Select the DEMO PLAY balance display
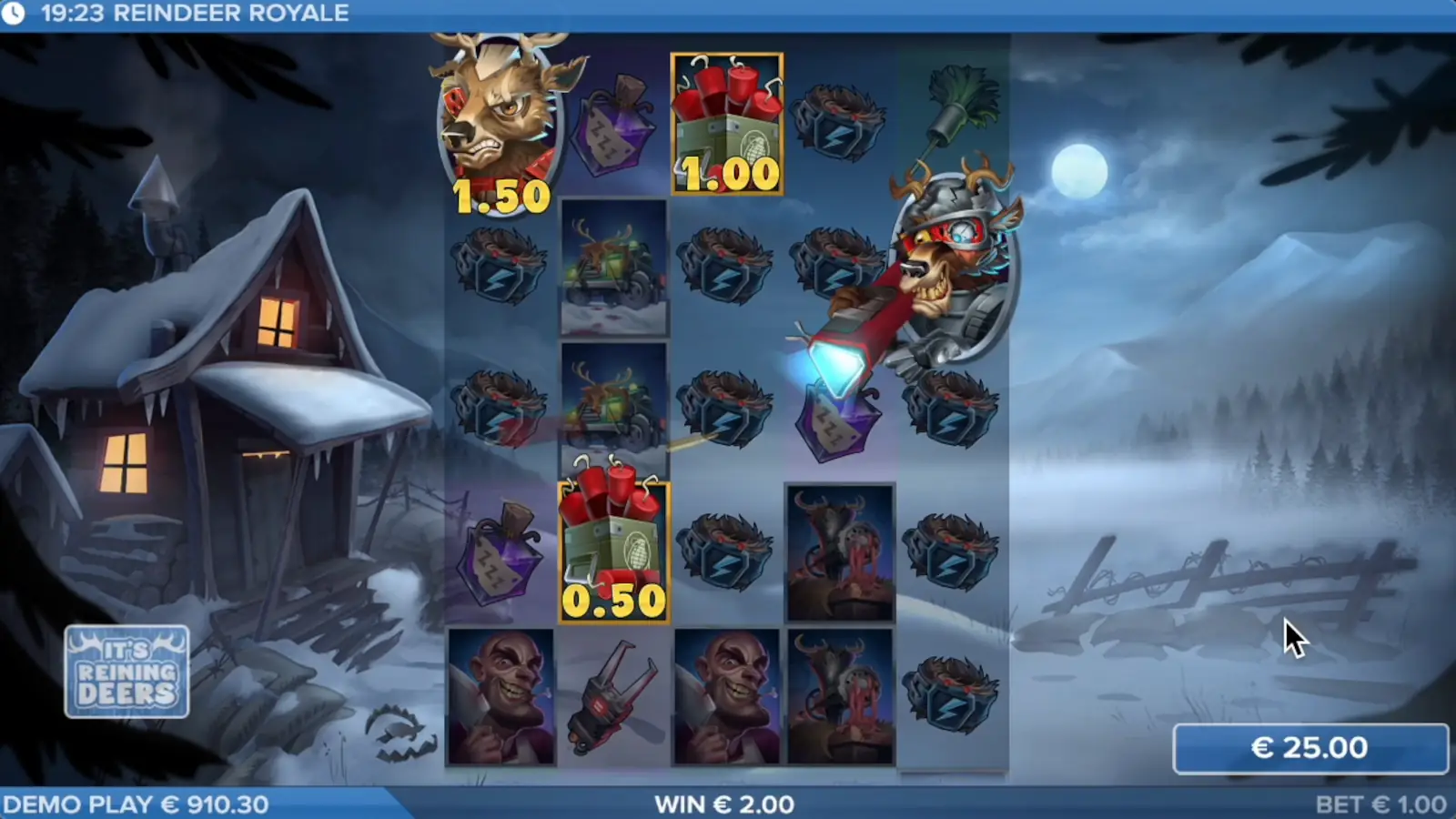The image size is (1456, 819). [x=136, y=804]
